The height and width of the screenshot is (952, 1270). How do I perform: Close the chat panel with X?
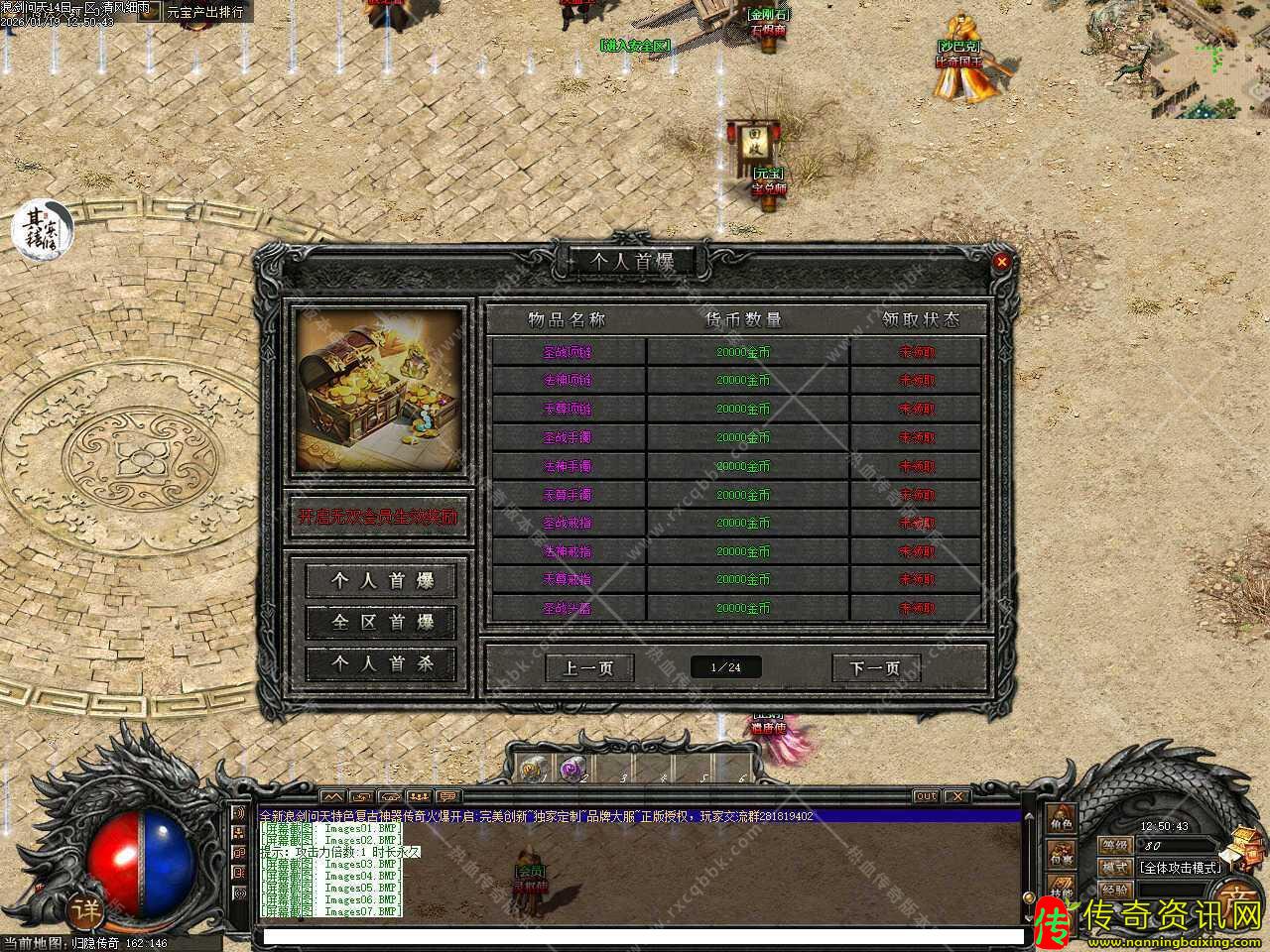(955, 796)
